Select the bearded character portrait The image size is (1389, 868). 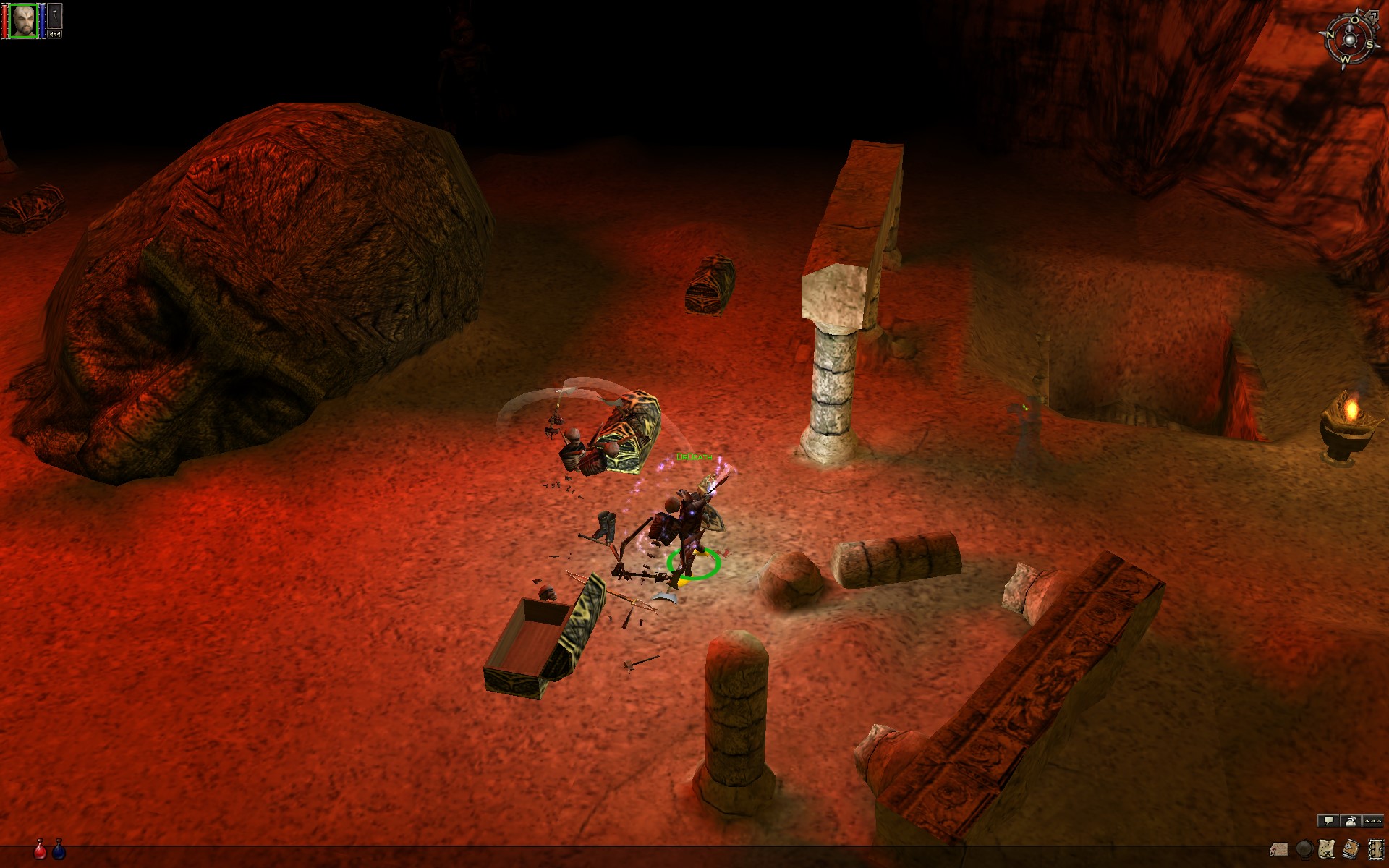[23, 20]
